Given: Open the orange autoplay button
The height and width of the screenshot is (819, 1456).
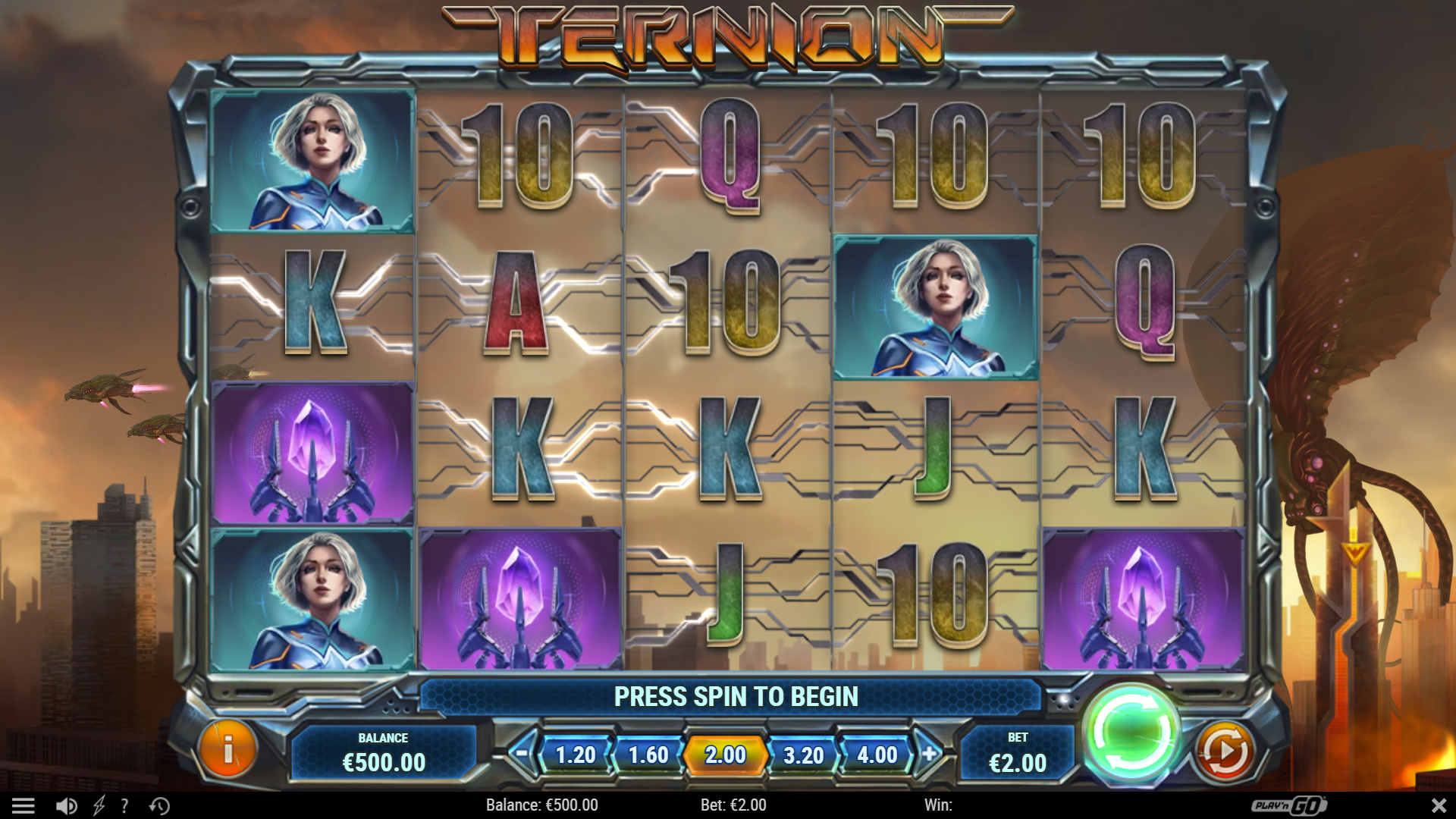Looking at the screenshot, I should click(x=1224, y=751).
